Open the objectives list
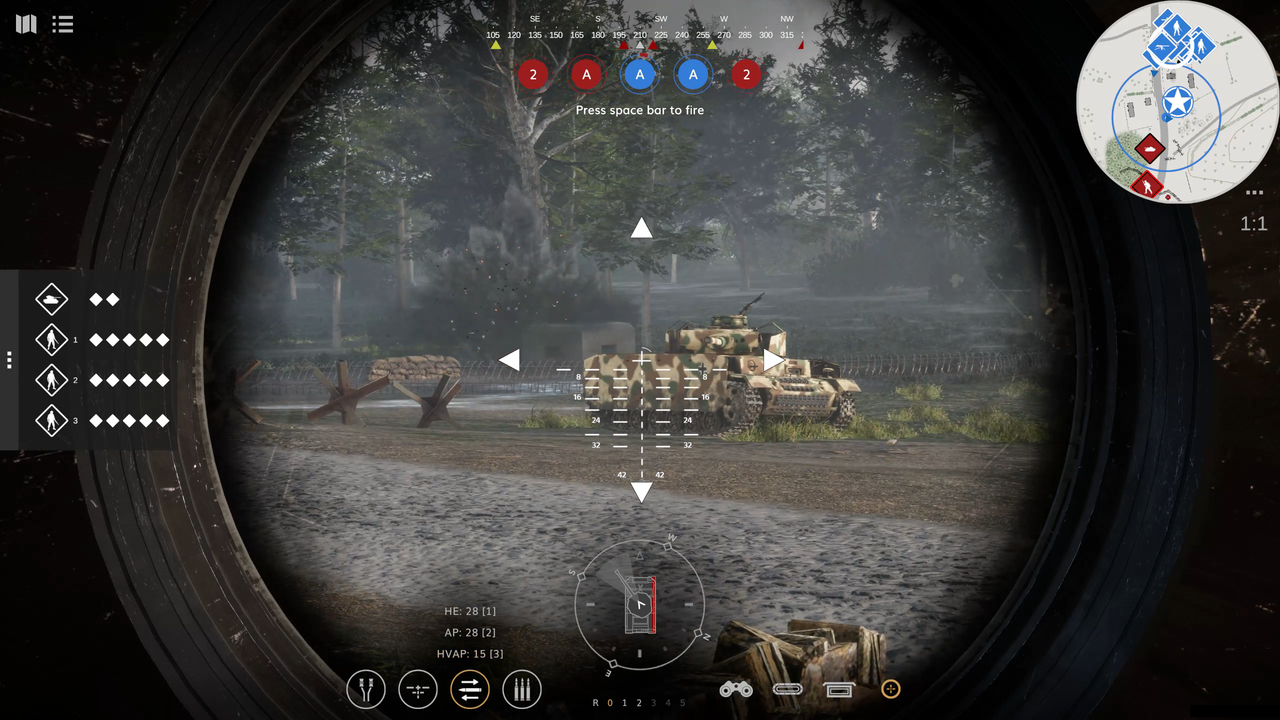Viewport: 1280px width, 720px height. click(62, 24)
